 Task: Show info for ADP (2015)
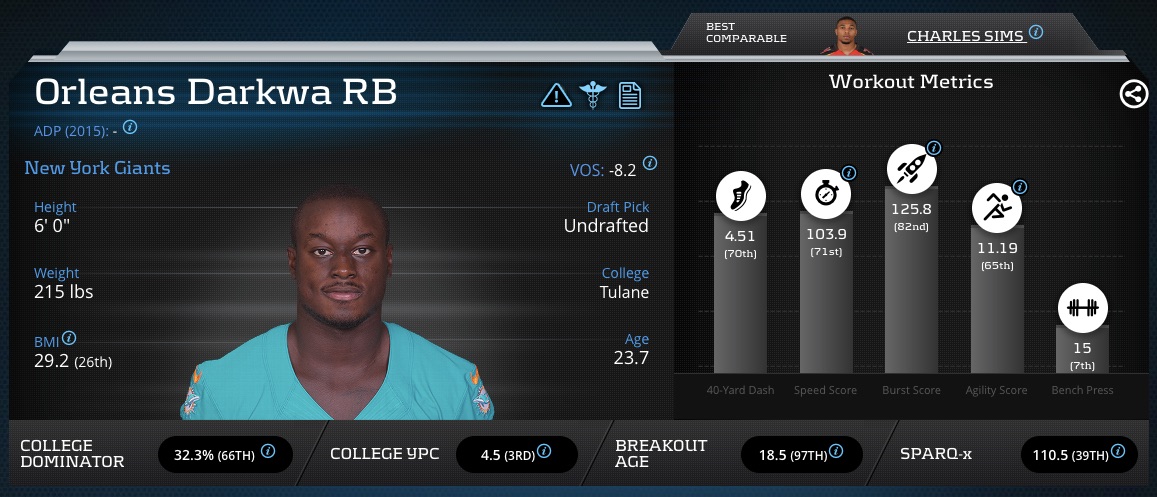pos(130,128)
